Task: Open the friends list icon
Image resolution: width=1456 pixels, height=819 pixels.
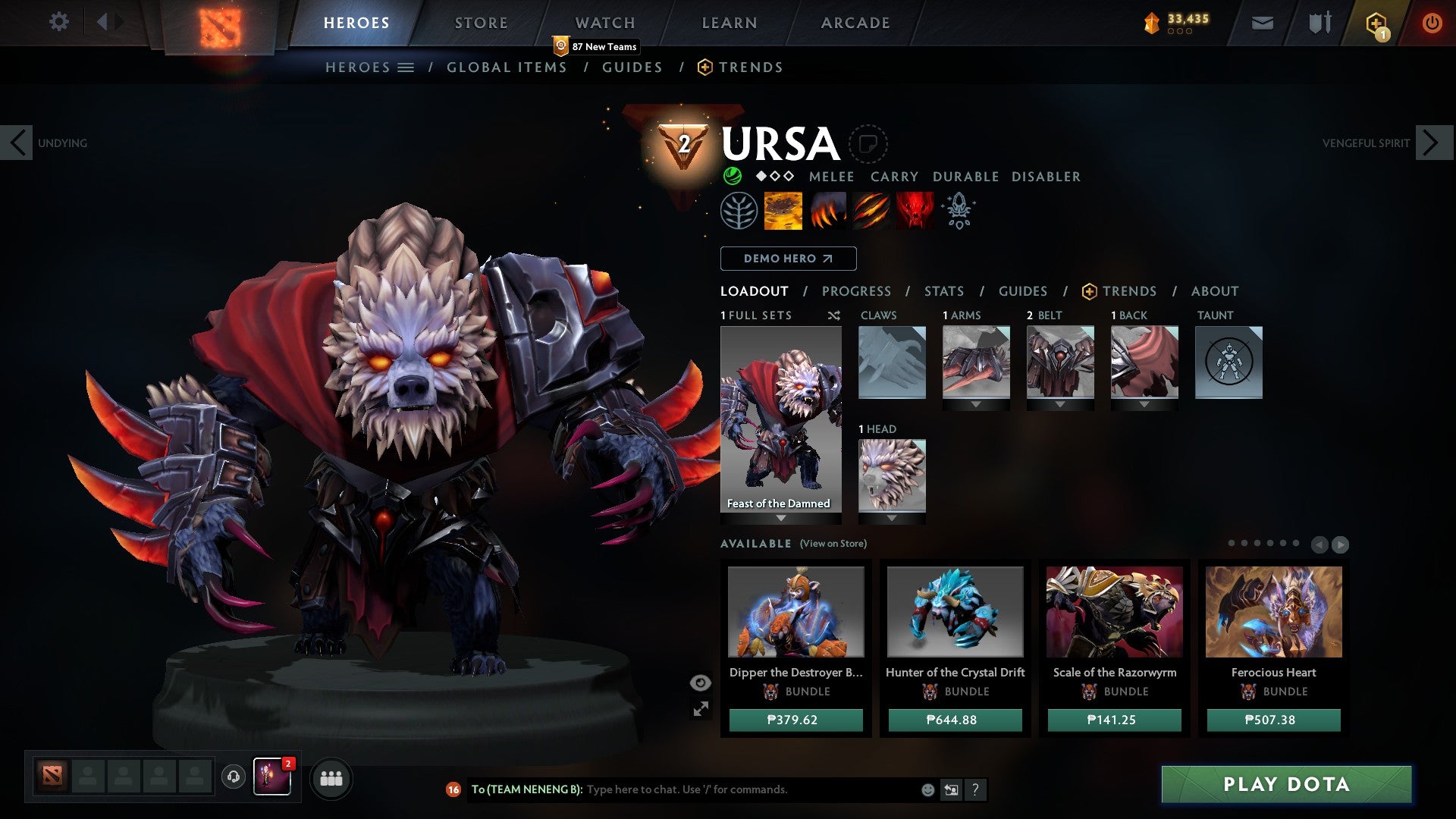Action: [331, 778]
